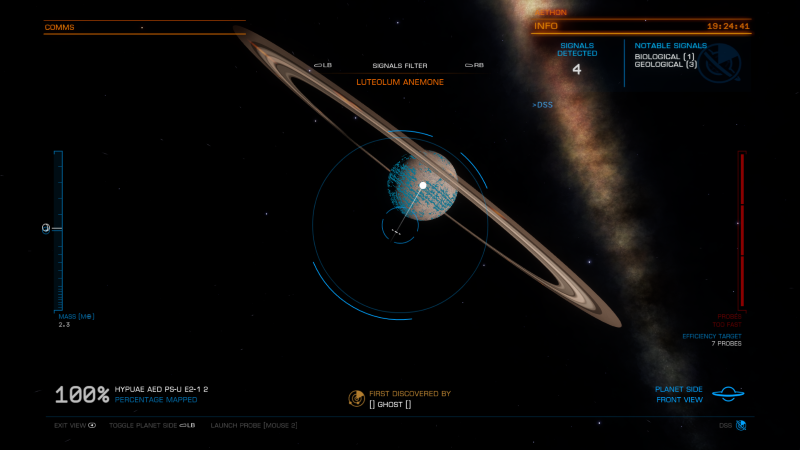Open the INFO panel header

546,26
